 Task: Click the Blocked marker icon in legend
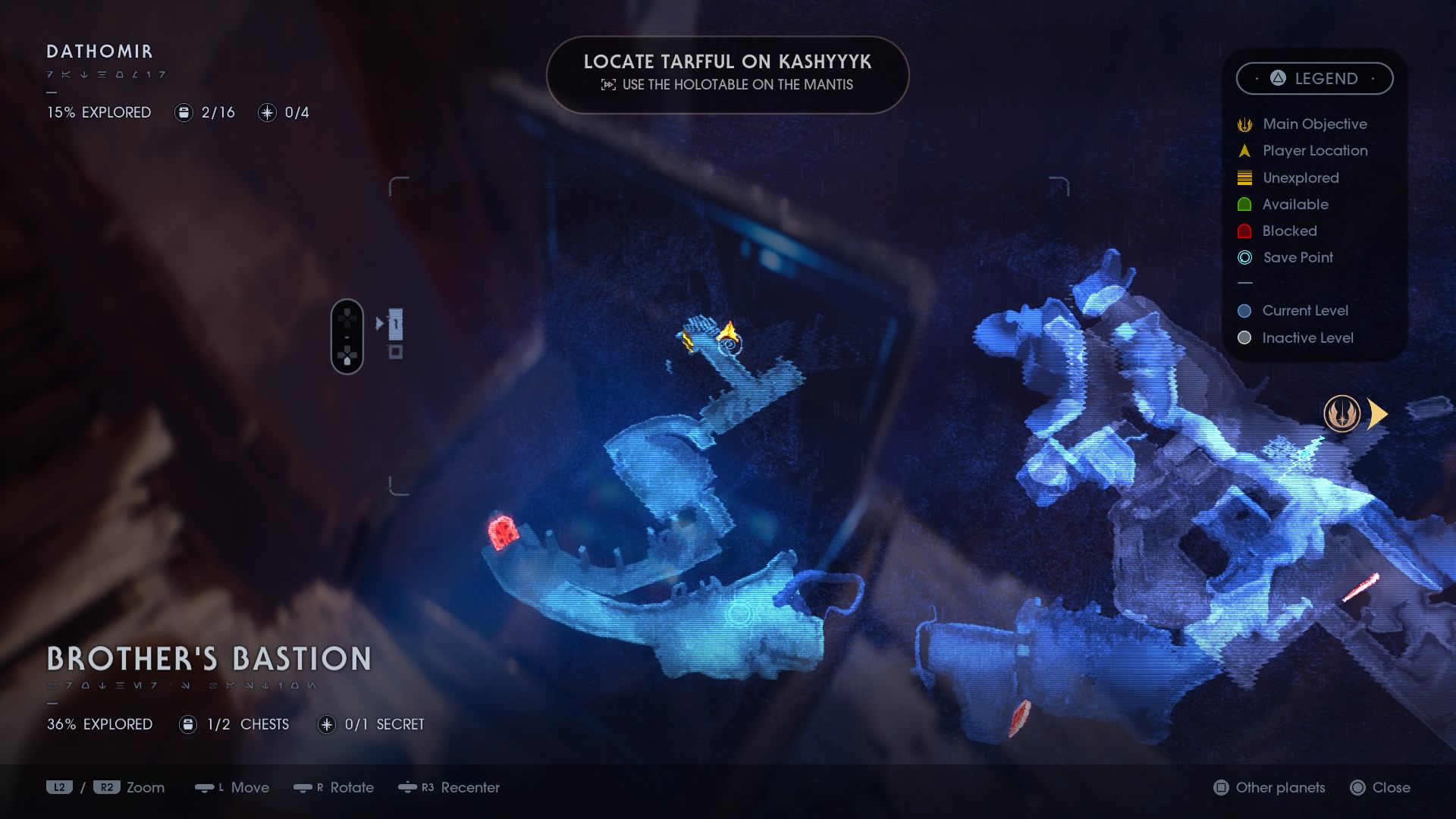click(x=1244, y=231)
